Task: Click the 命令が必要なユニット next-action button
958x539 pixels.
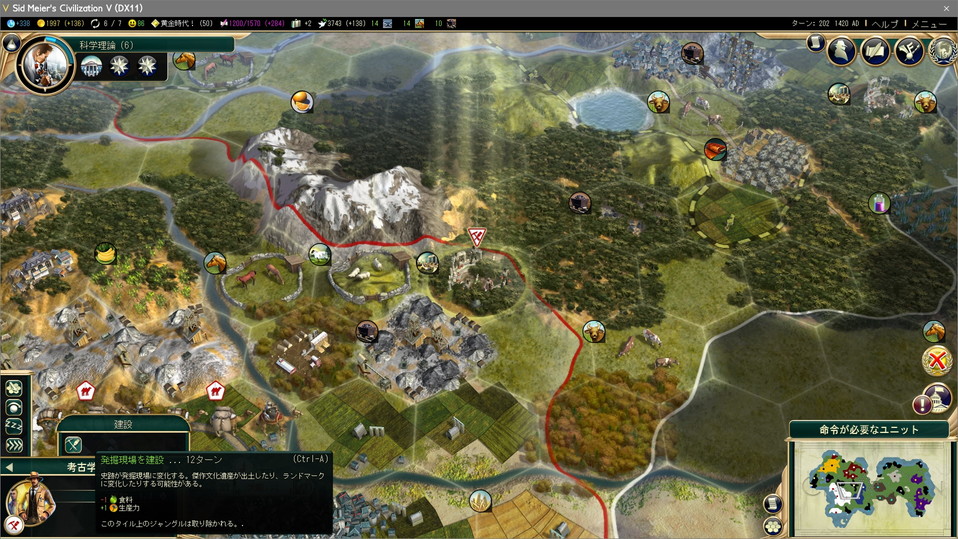Action: 869,430
